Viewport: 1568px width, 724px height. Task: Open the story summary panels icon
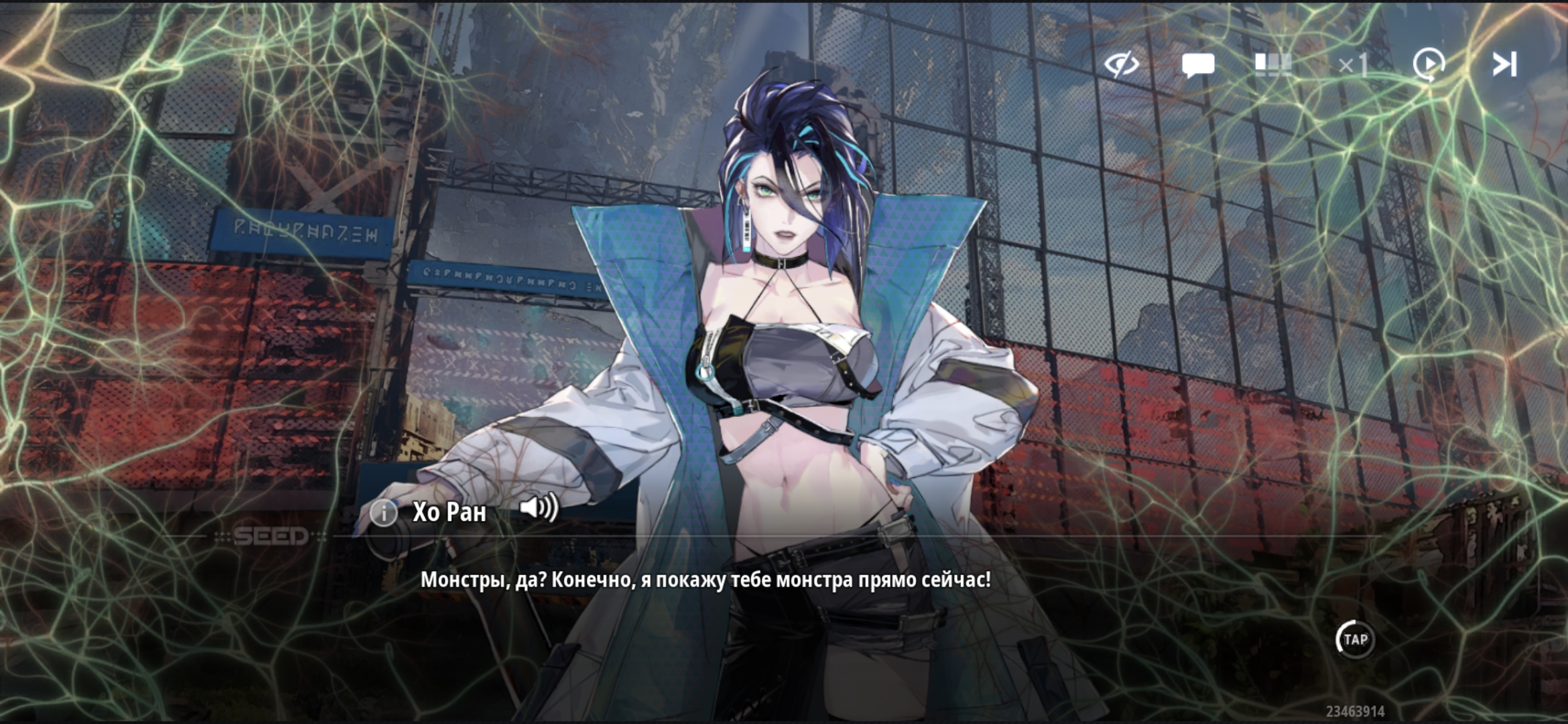(1272, 65)
